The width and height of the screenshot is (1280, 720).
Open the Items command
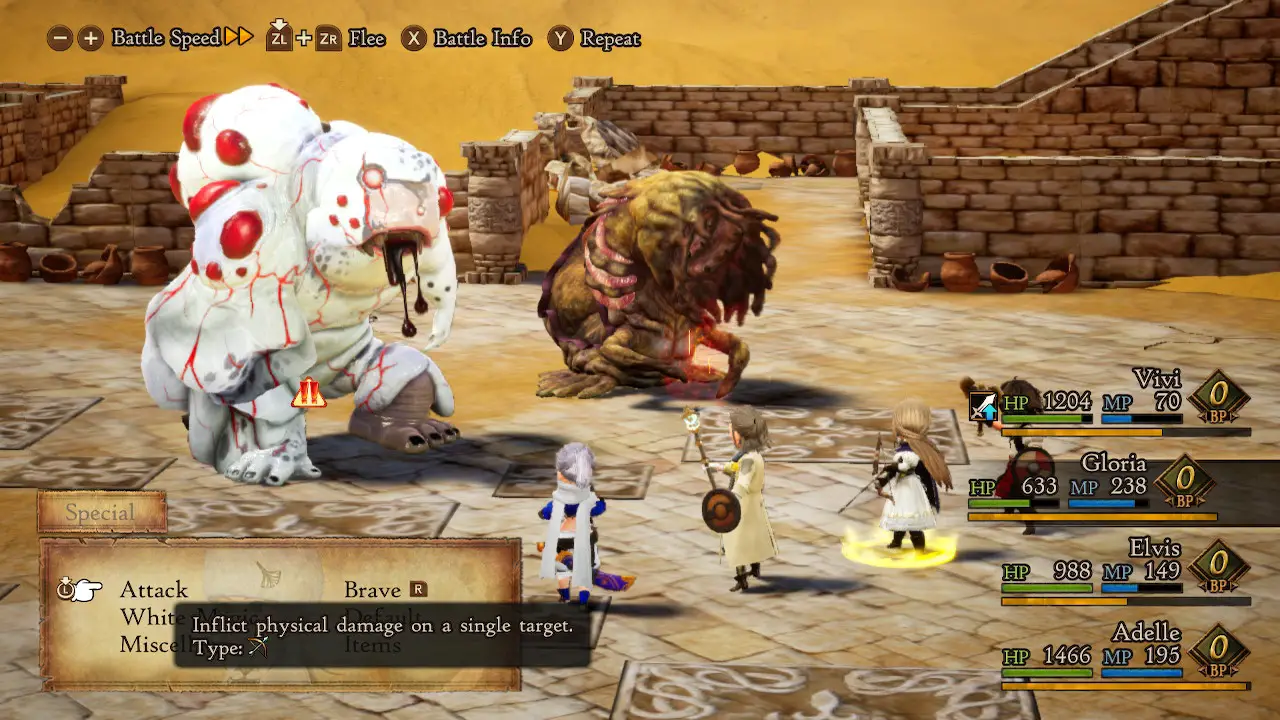coord(372,645)
